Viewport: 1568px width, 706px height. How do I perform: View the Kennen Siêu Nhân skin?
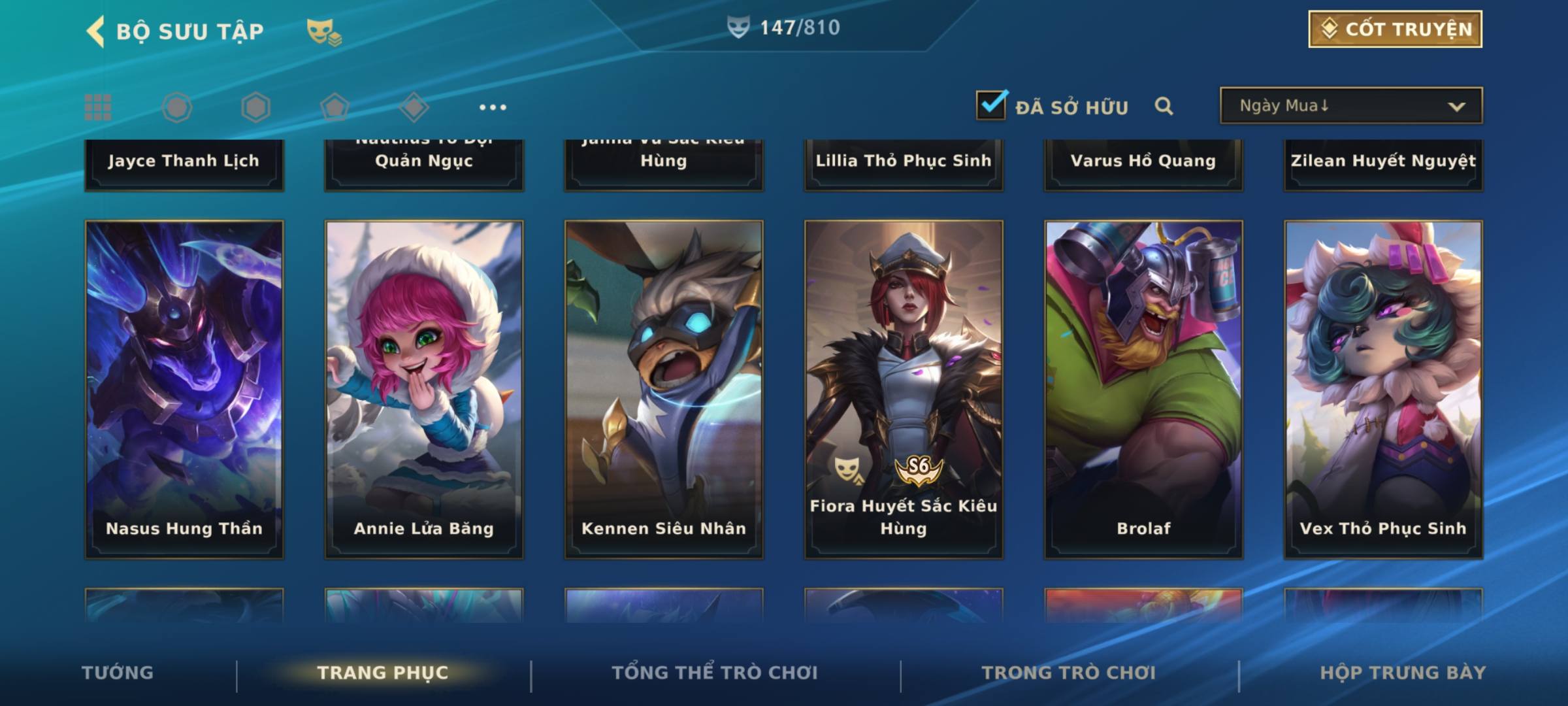(x=664, y=389)
